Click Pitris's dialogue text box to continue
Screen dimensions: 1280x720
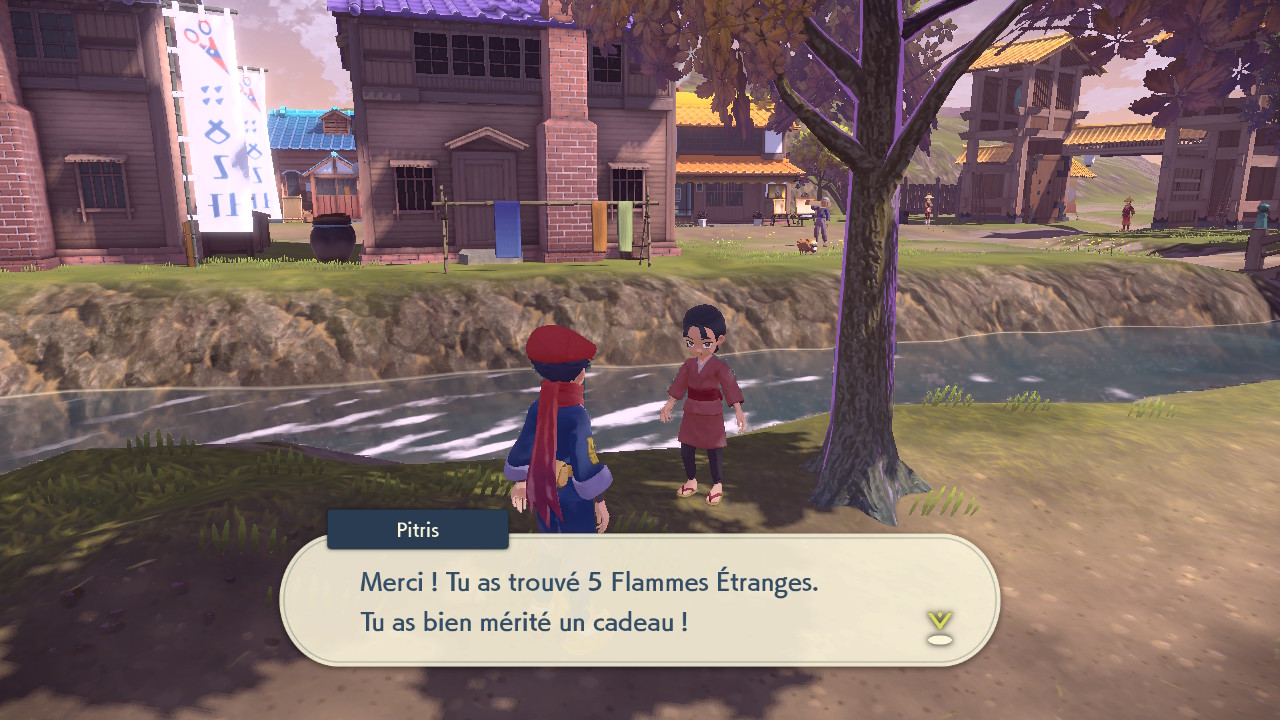[640, 601]
